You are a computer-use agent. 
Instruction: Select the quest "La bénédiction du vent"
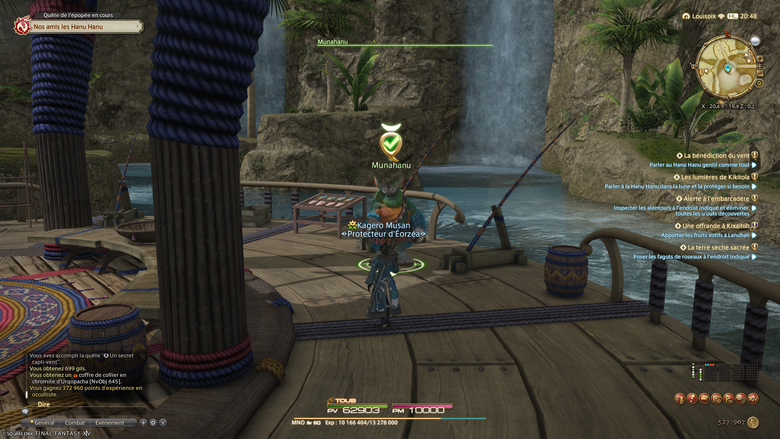pyautogui.click(x=716, y=156)
